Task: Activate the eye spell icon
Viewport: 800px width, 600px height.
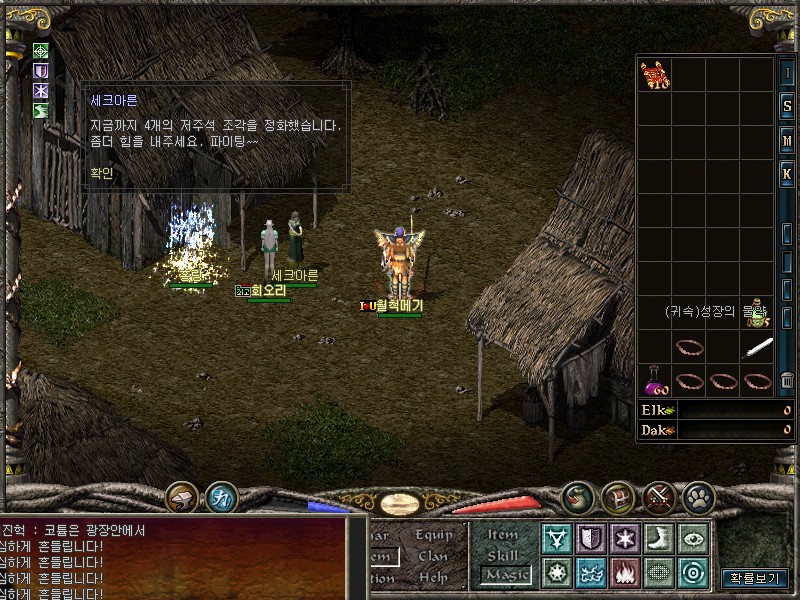Action: pyautogui.click(x=693, y=539)
